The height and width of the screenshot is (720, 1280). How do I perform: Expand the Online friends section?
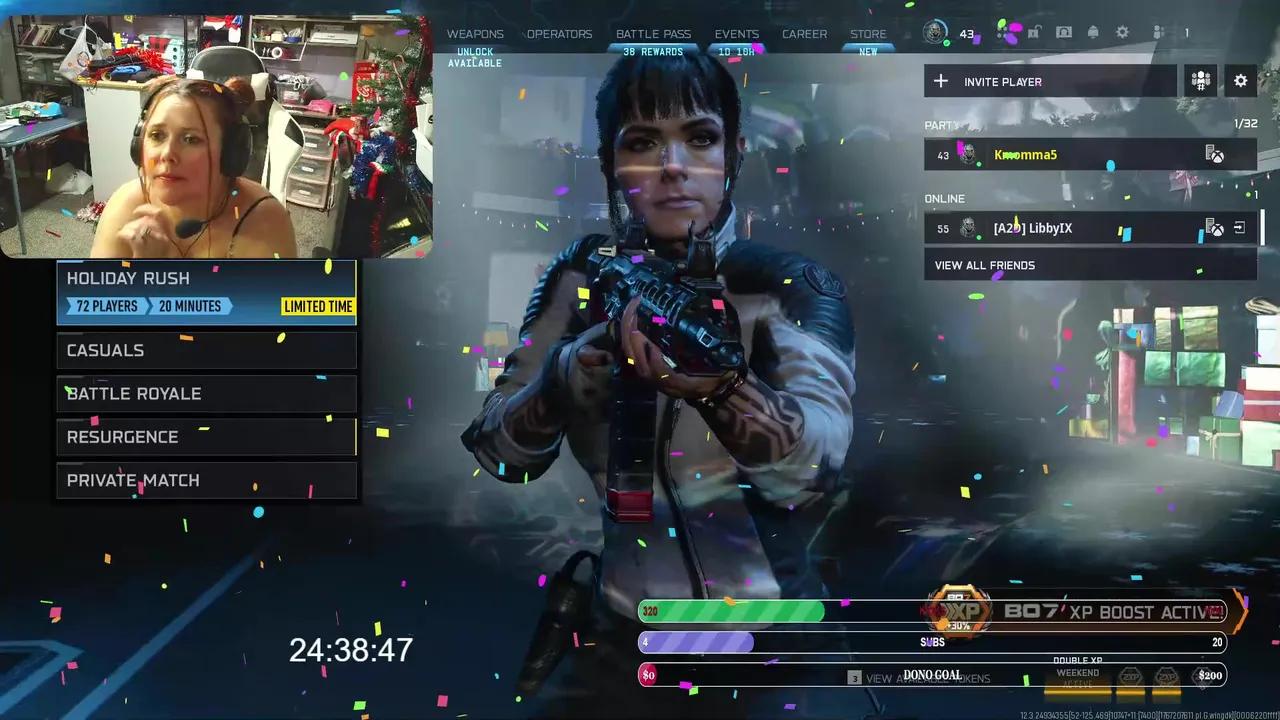(944, 198)
